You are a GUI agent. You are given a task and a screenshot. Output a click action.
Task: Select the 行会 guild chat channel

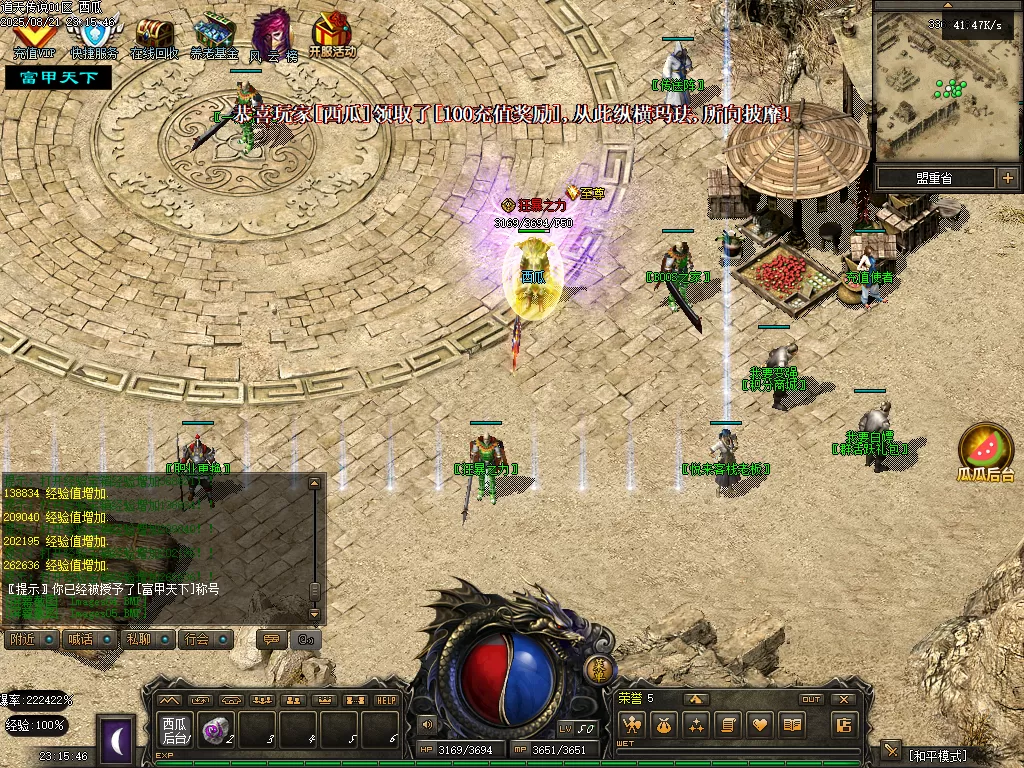click(x=206, y=638)
